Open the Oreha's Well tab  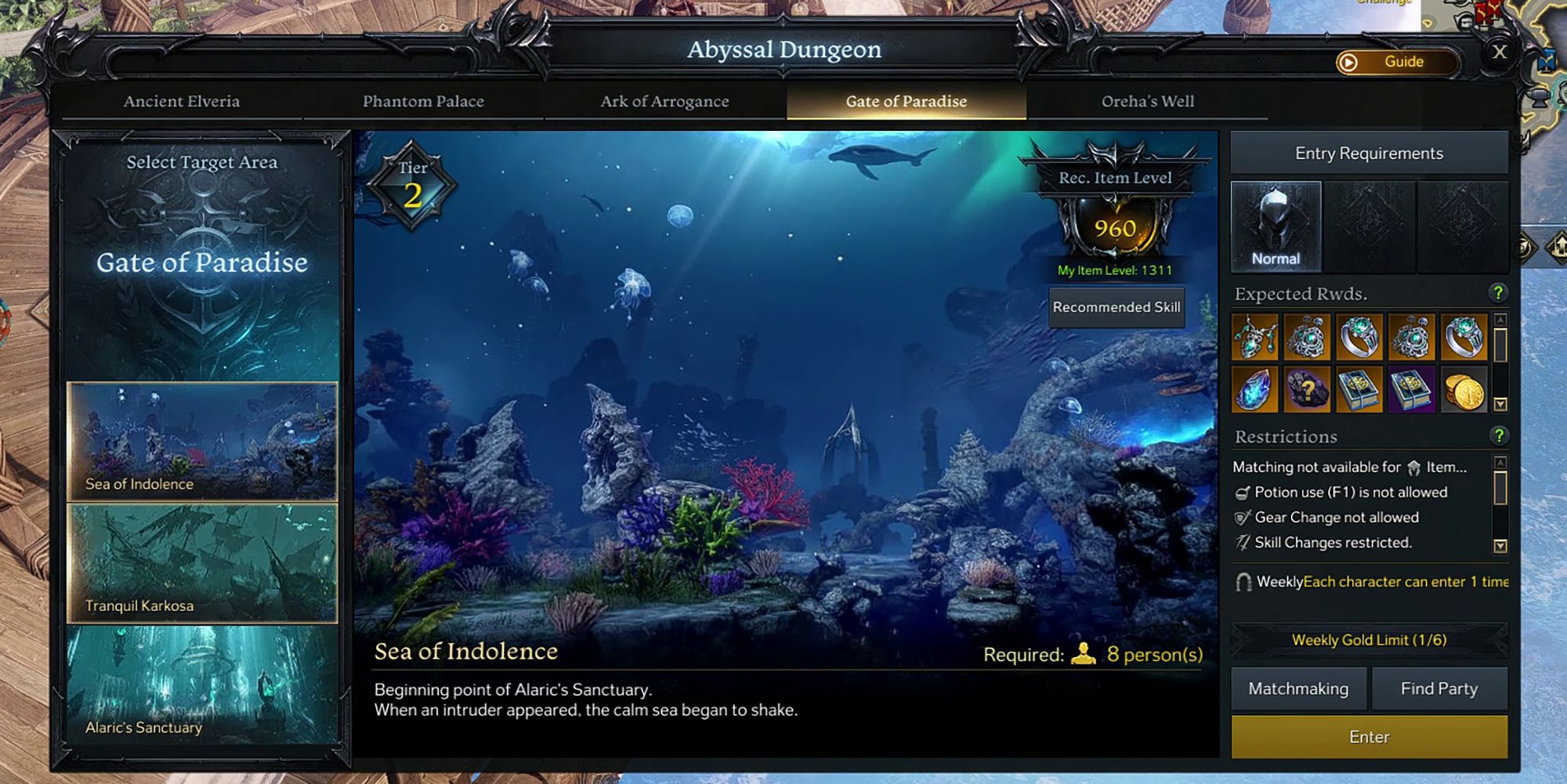coord(1147,101)
